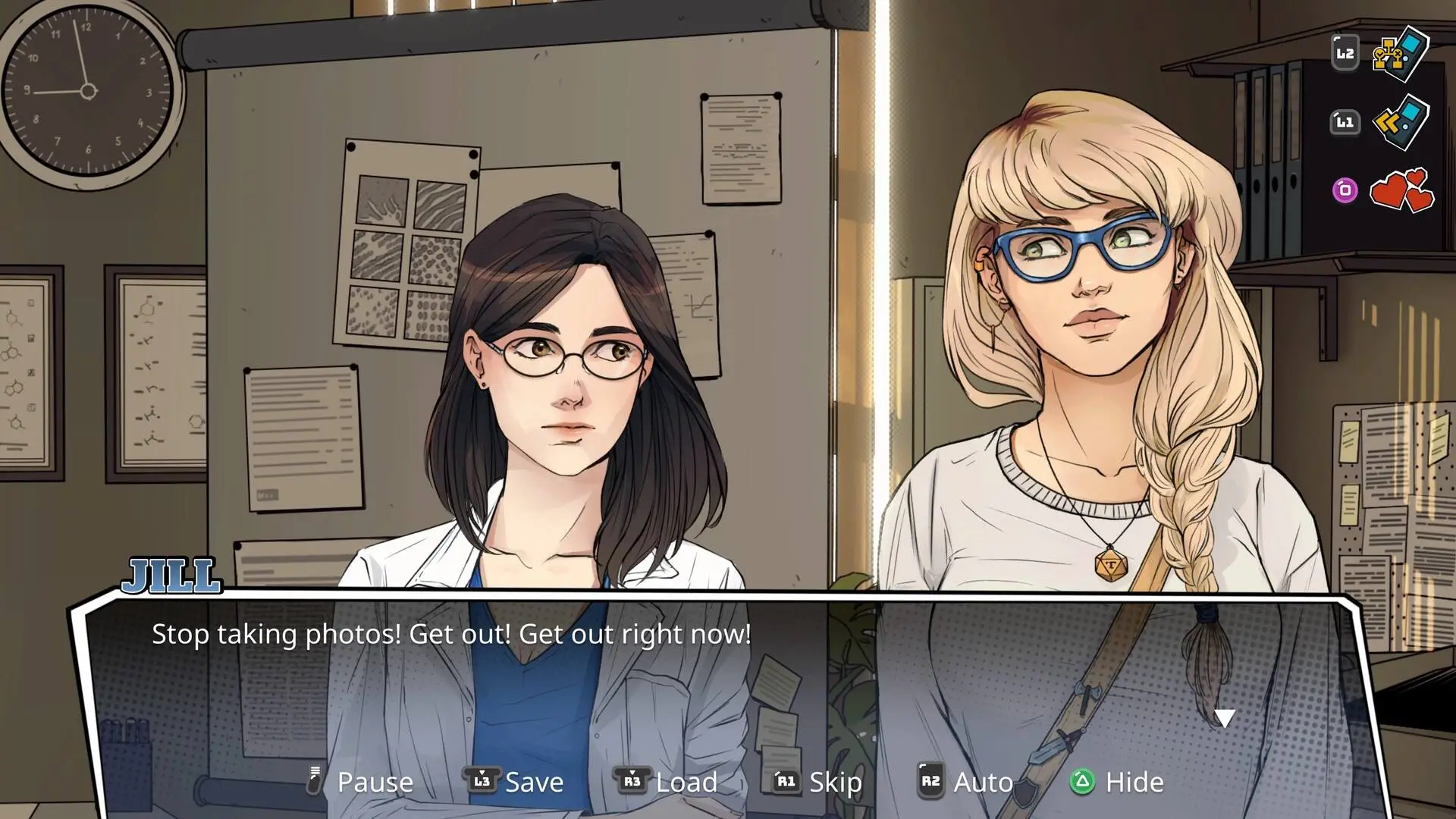The height and width of the screenshot is (819, 1456).
Task: Open the handheld device with yellow arrows icon
Action: click(x=1401, y=122)
